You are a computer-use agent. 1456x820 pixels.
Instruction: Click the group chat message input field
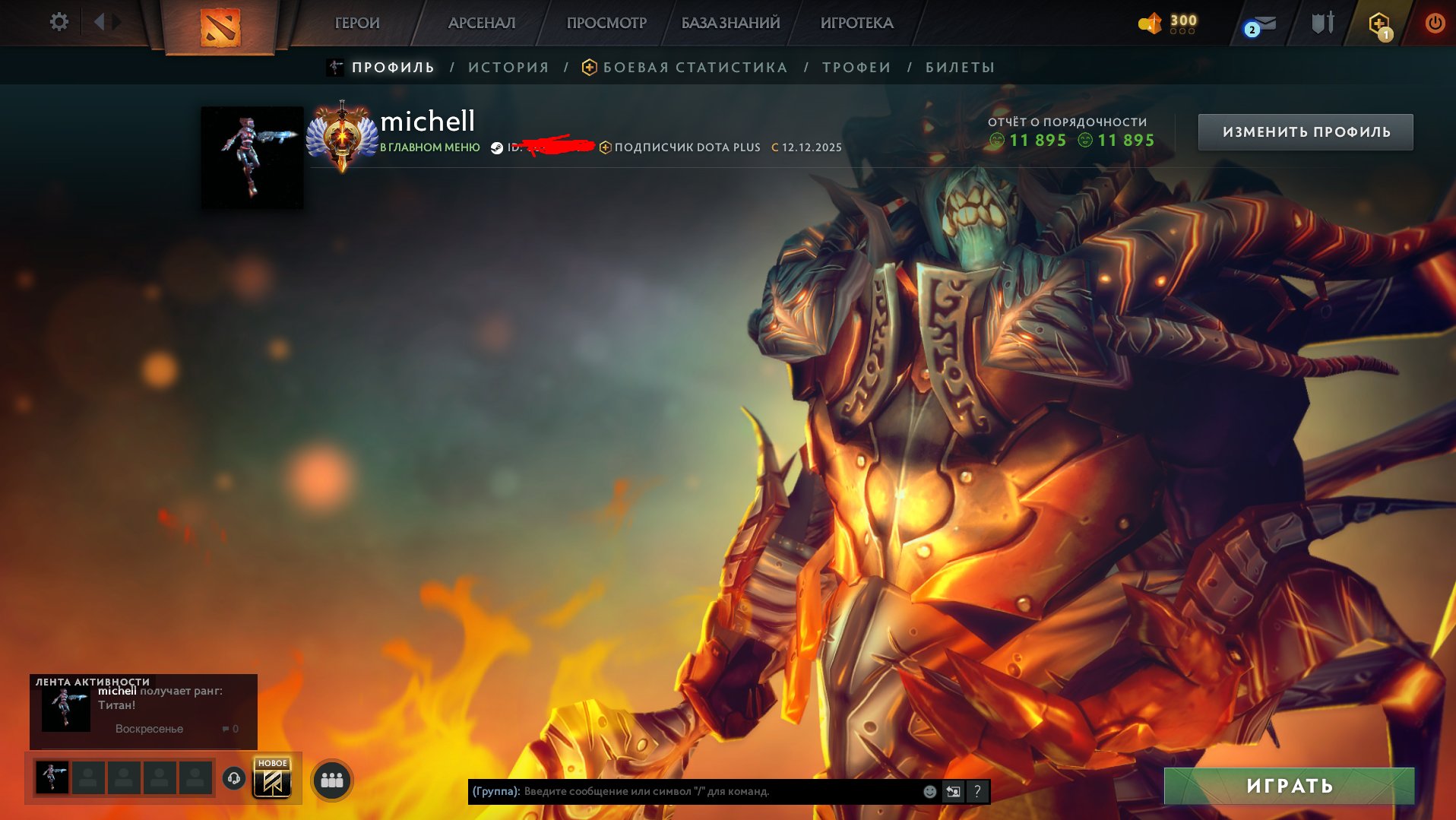(684, 791)
